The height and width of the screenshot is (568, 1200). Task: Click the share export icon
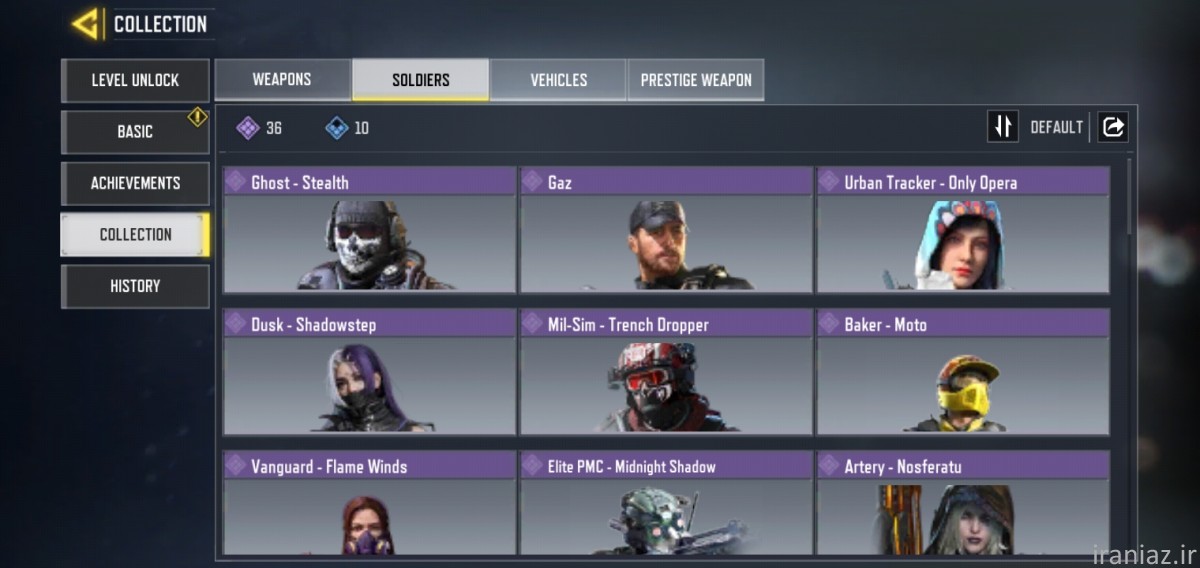coord(1113,127)
